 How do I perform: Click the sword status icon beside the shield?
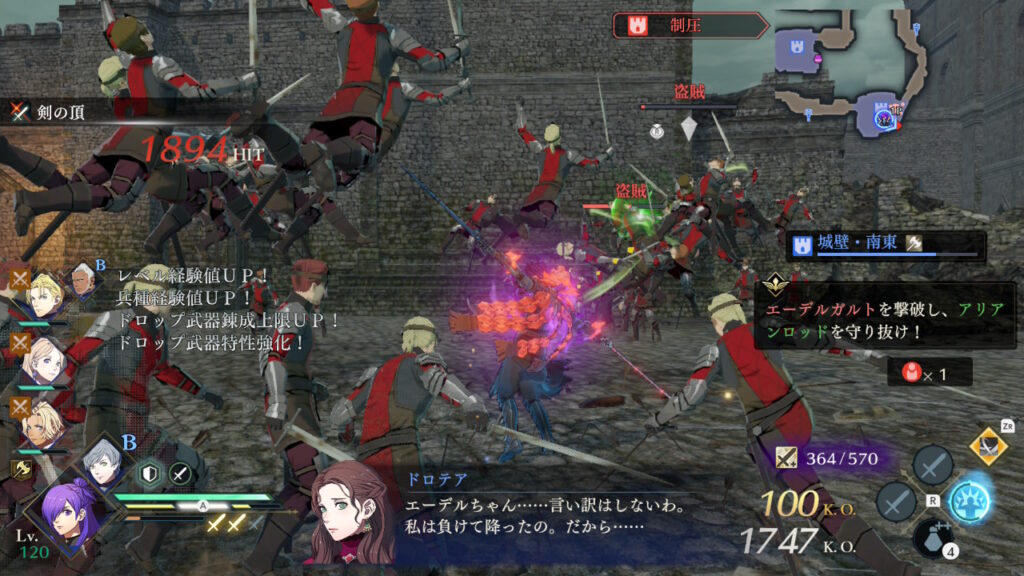tap(180, 475)
